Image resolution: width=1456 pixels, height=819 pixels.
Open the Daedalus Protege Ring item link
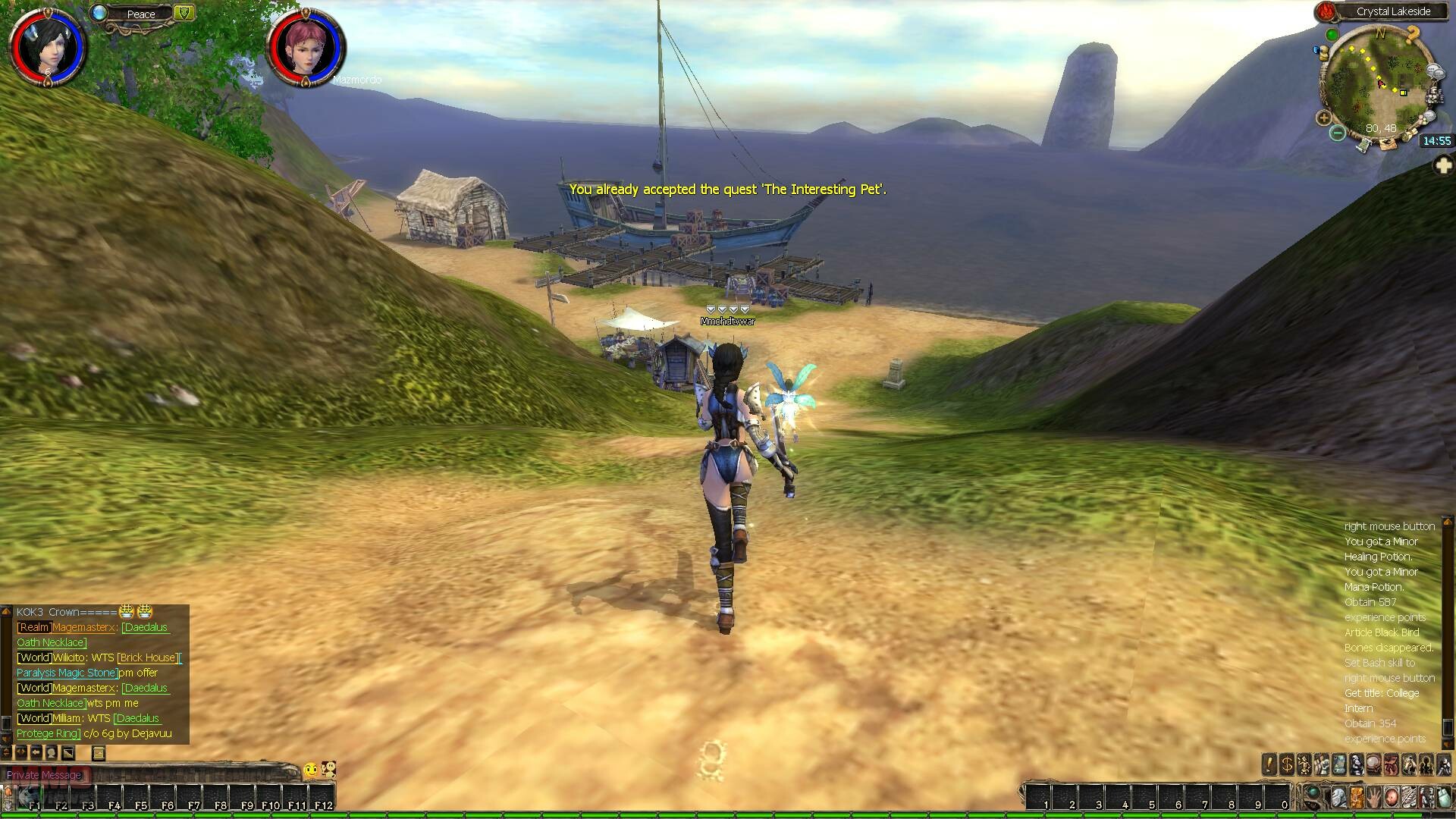[x=48, y=733]
